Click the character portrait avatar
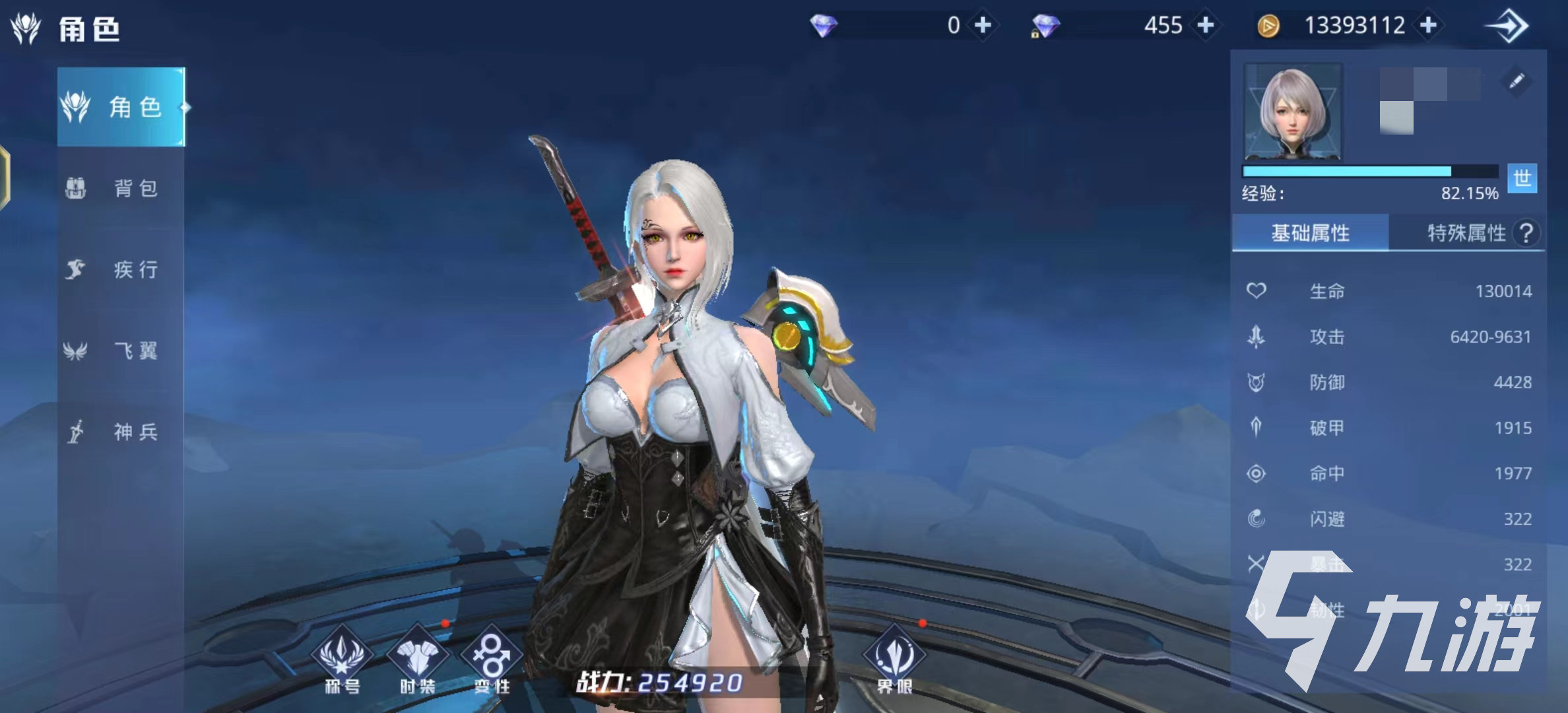This screenshot has height=713, width=1568. coord(1293,112)
